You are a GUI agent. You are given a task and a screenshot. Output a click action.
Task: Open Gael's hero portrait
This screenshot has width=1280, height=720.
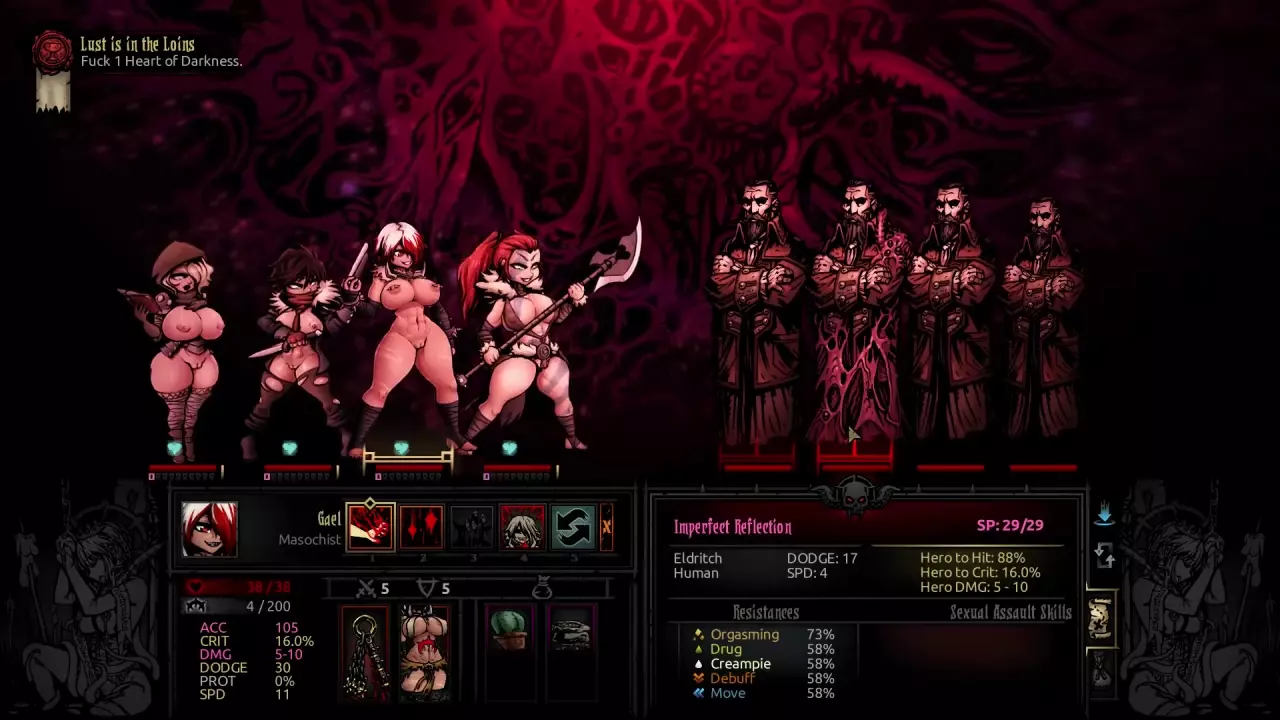tap(209, 529)
